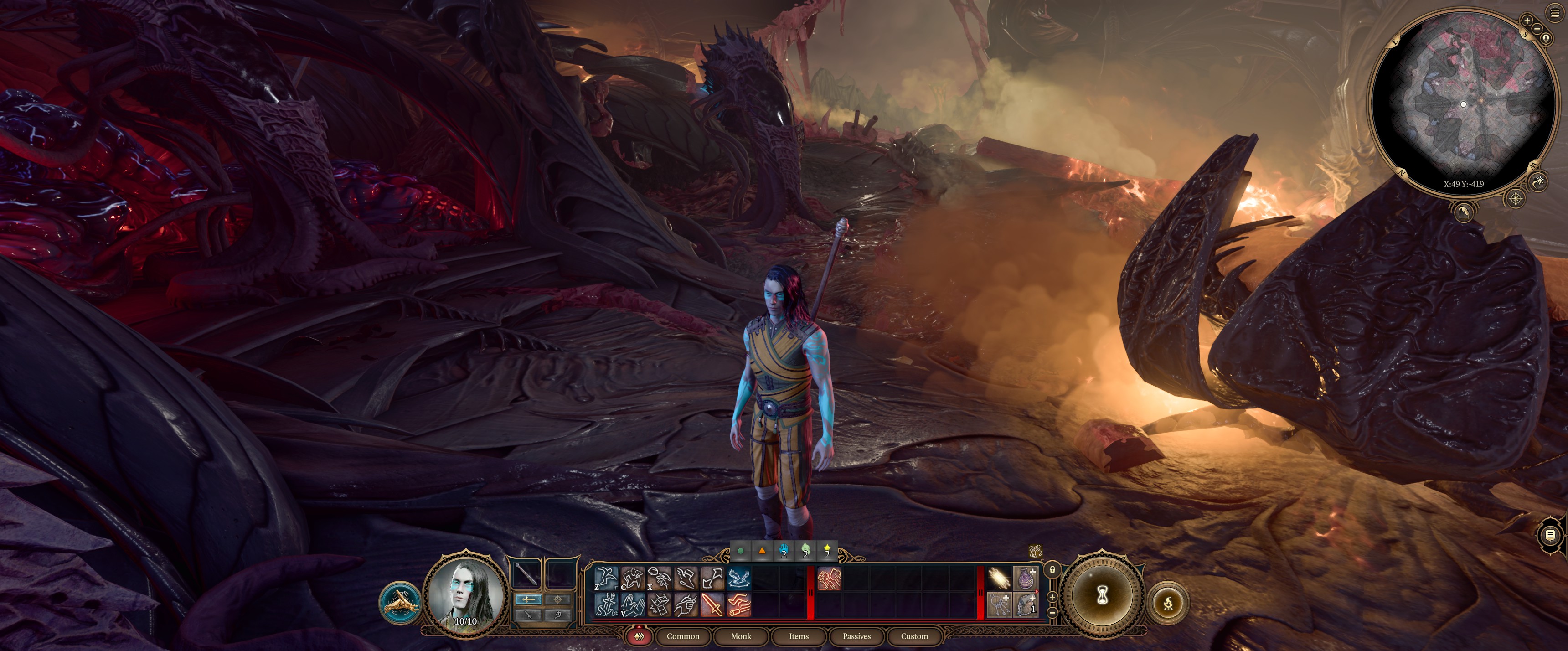This screenshot has height=651, width=1568.
Task: Open the top-right game menu button
Action: pyautogui.click(x=1555, y=13)
